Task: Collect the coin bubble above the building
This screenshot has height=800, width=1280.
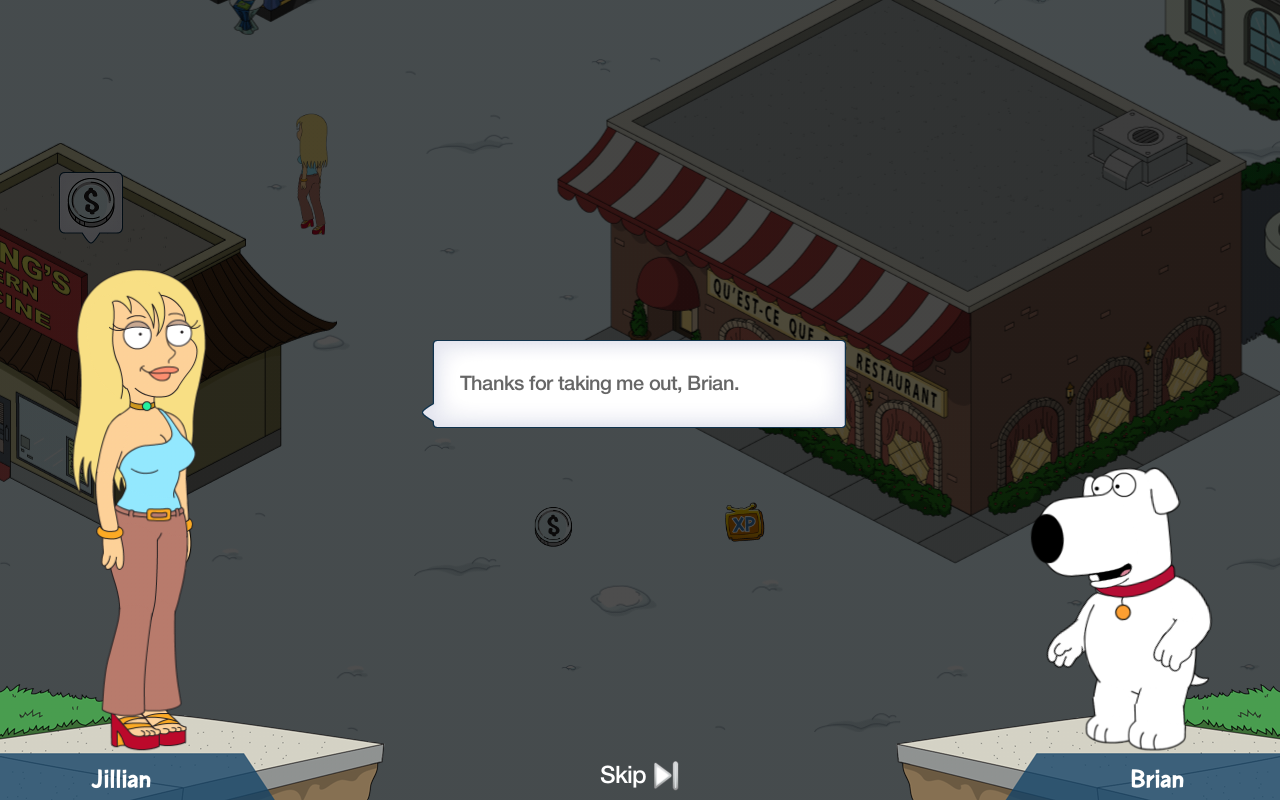Action: click(x=91, y=203)
